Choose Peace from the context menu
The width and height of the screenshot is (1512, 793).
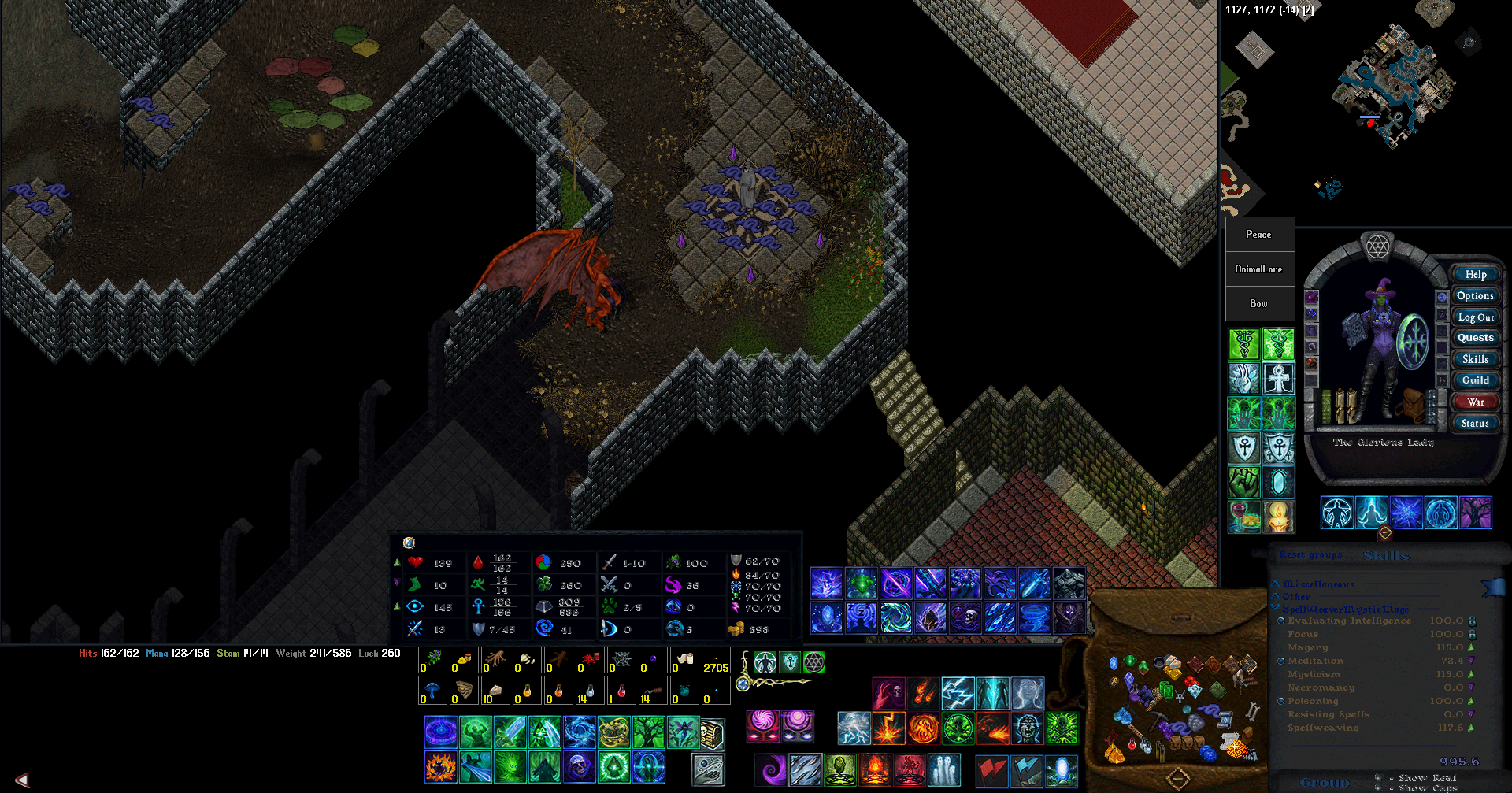click(x=1258, y=234)
